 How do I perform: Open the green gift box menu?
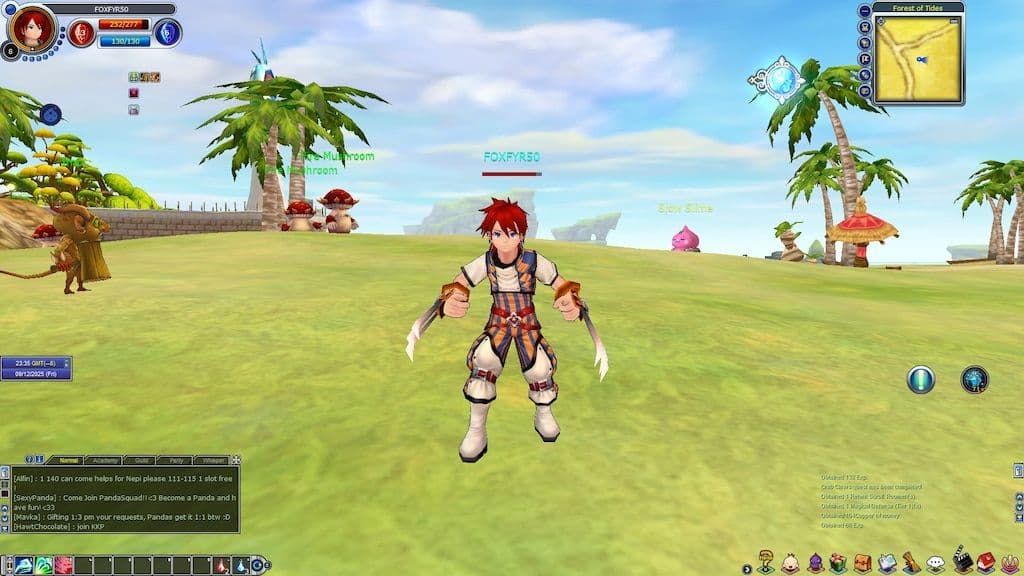(838, 564)
